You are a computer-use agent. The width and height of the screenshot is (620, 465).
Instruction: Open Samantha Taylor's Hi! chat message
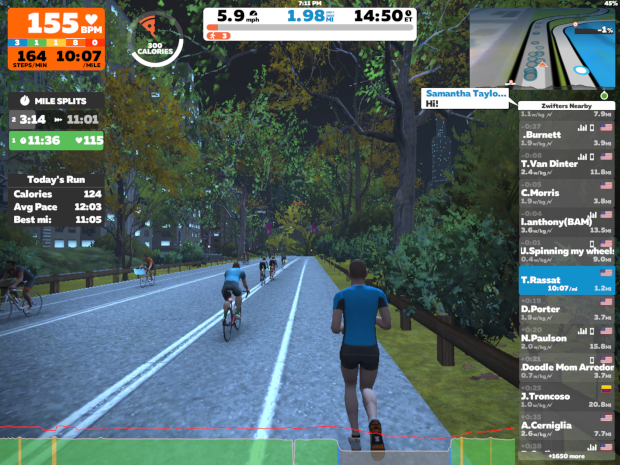(x=467, y=97)
